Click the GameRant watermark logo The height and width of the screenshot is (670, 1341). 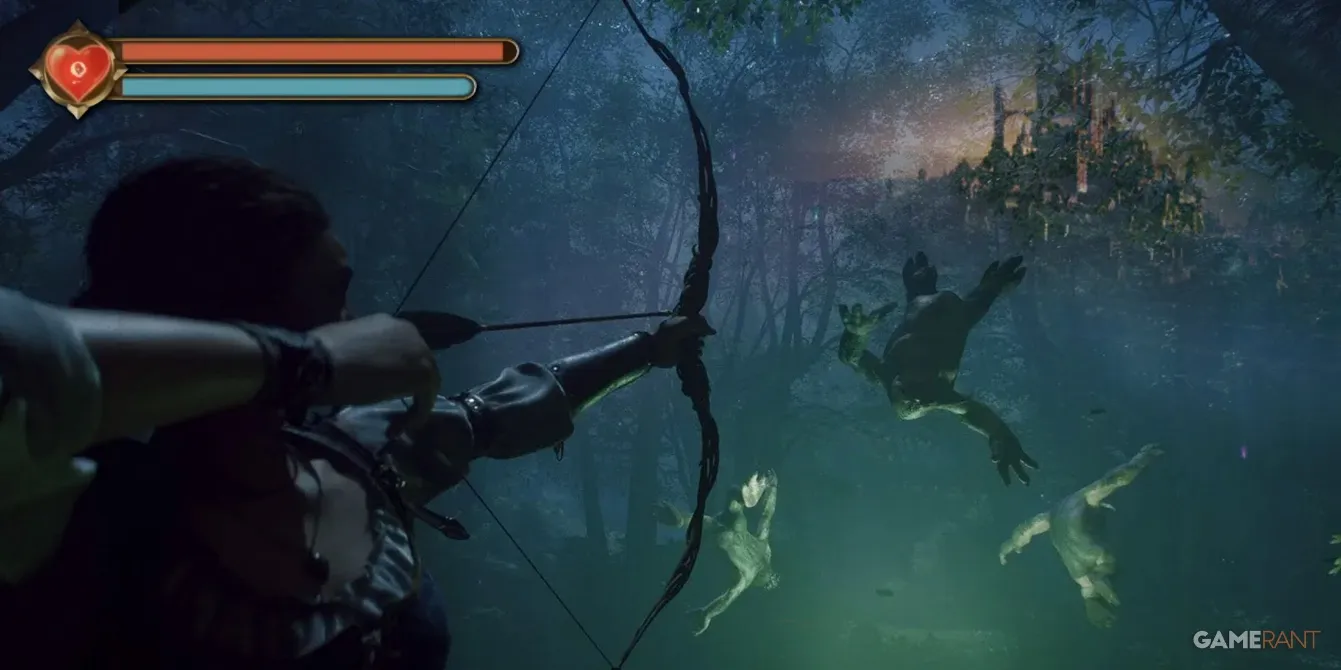1256,640
